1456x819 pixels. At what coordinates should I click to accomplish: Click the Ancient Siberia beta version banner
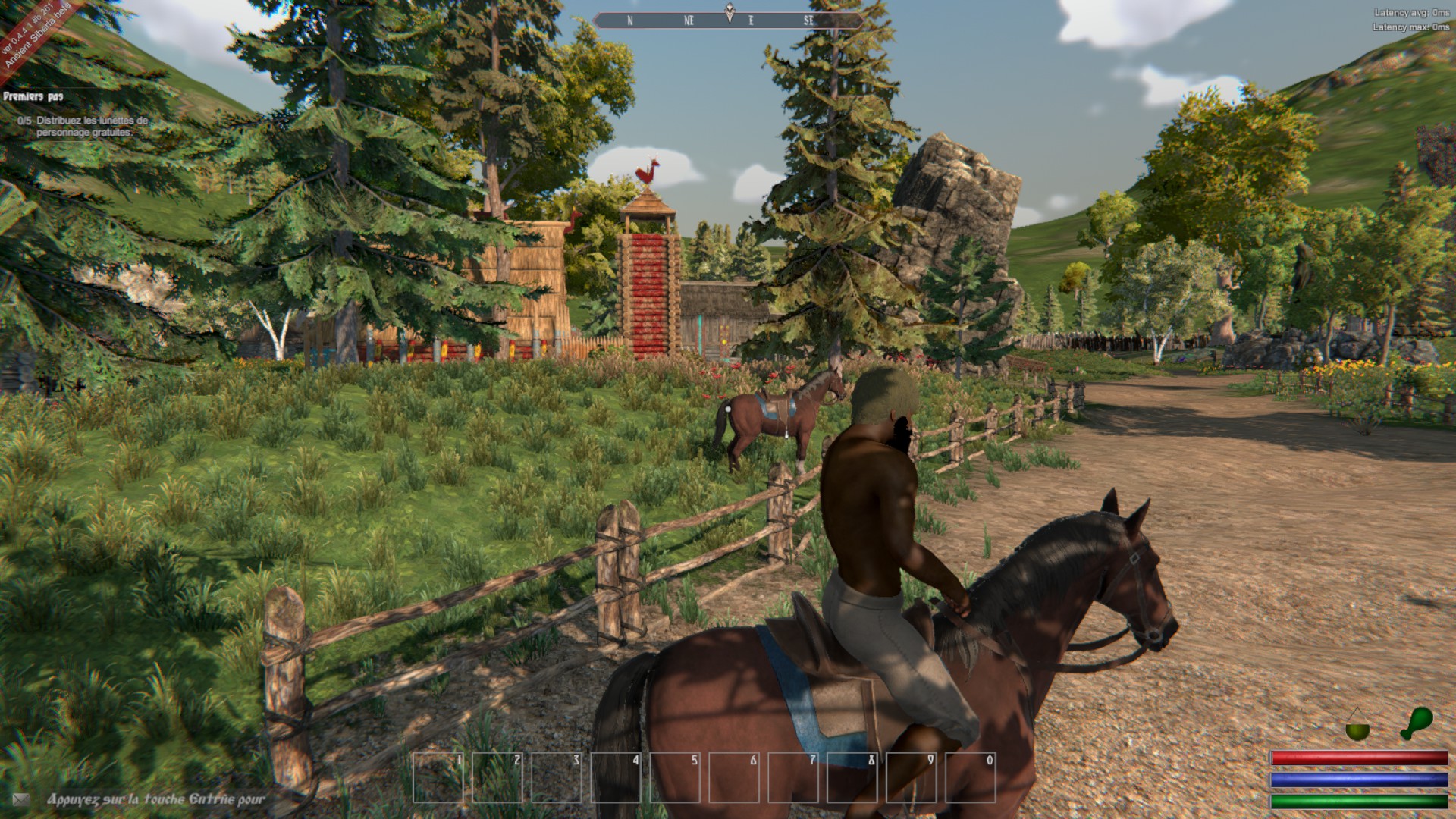tap(34, 36)
